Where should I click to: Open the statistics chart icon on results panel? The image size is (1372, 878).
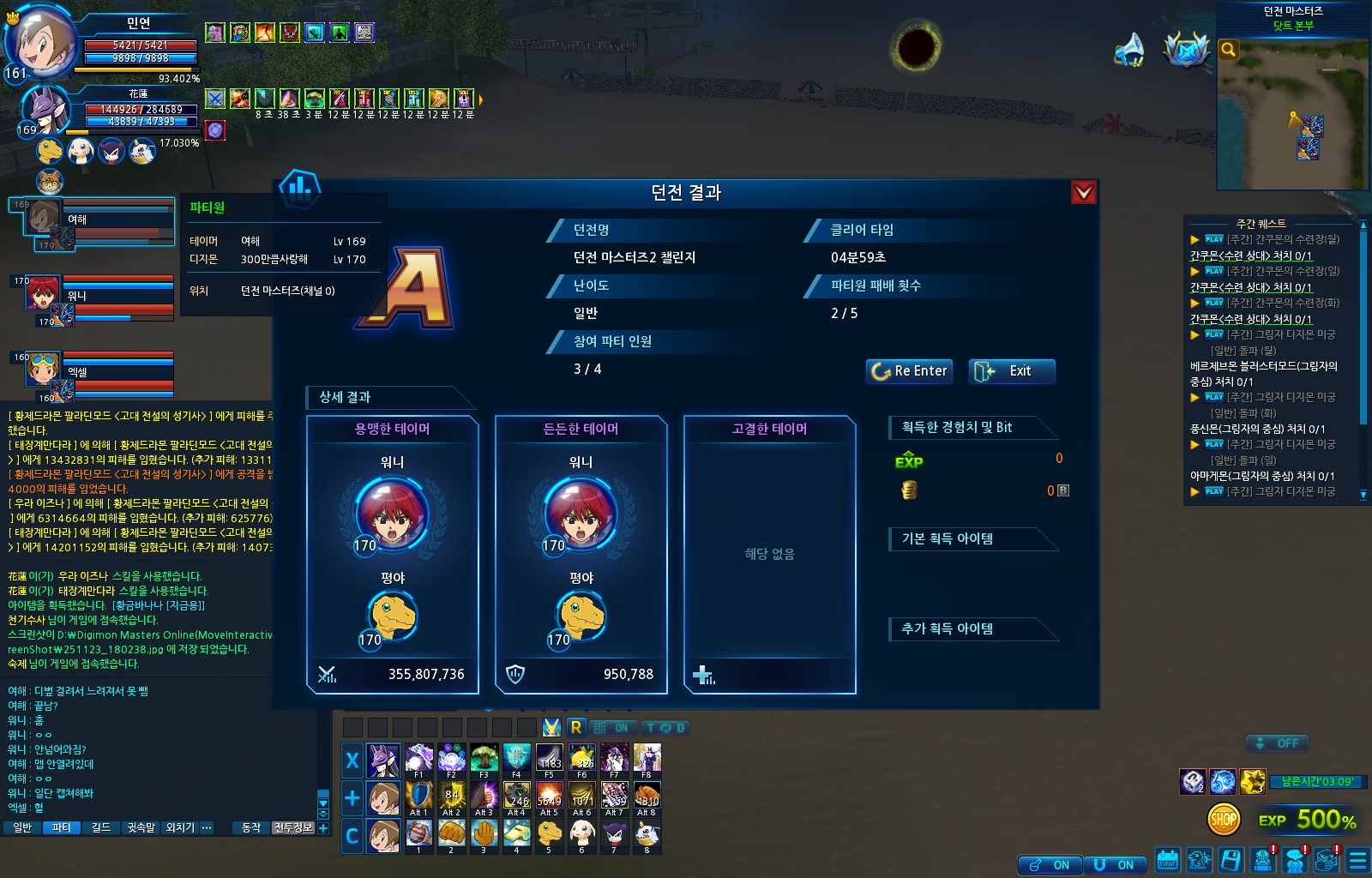[299, 187]
